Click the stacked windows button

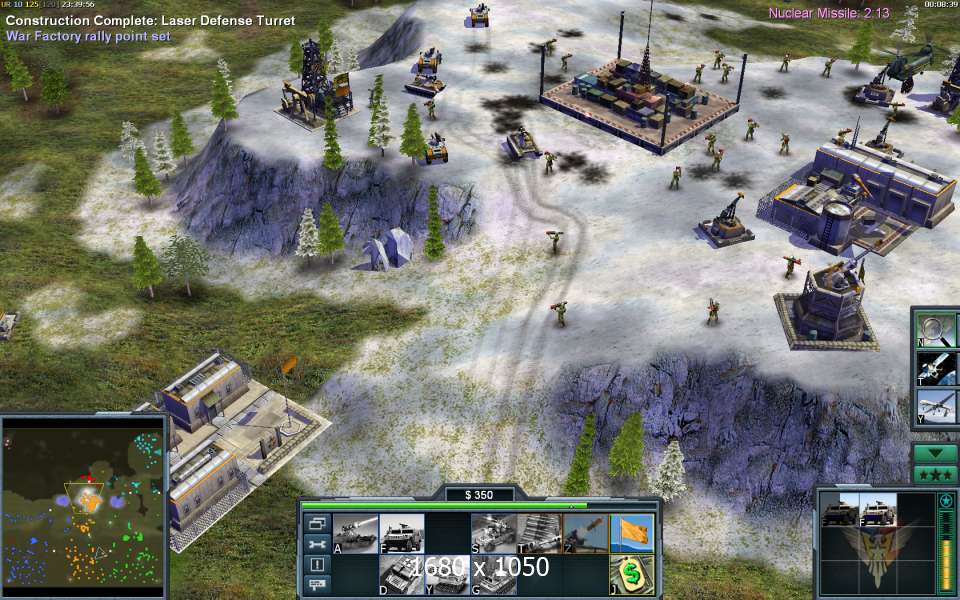(x=316, y=523)
